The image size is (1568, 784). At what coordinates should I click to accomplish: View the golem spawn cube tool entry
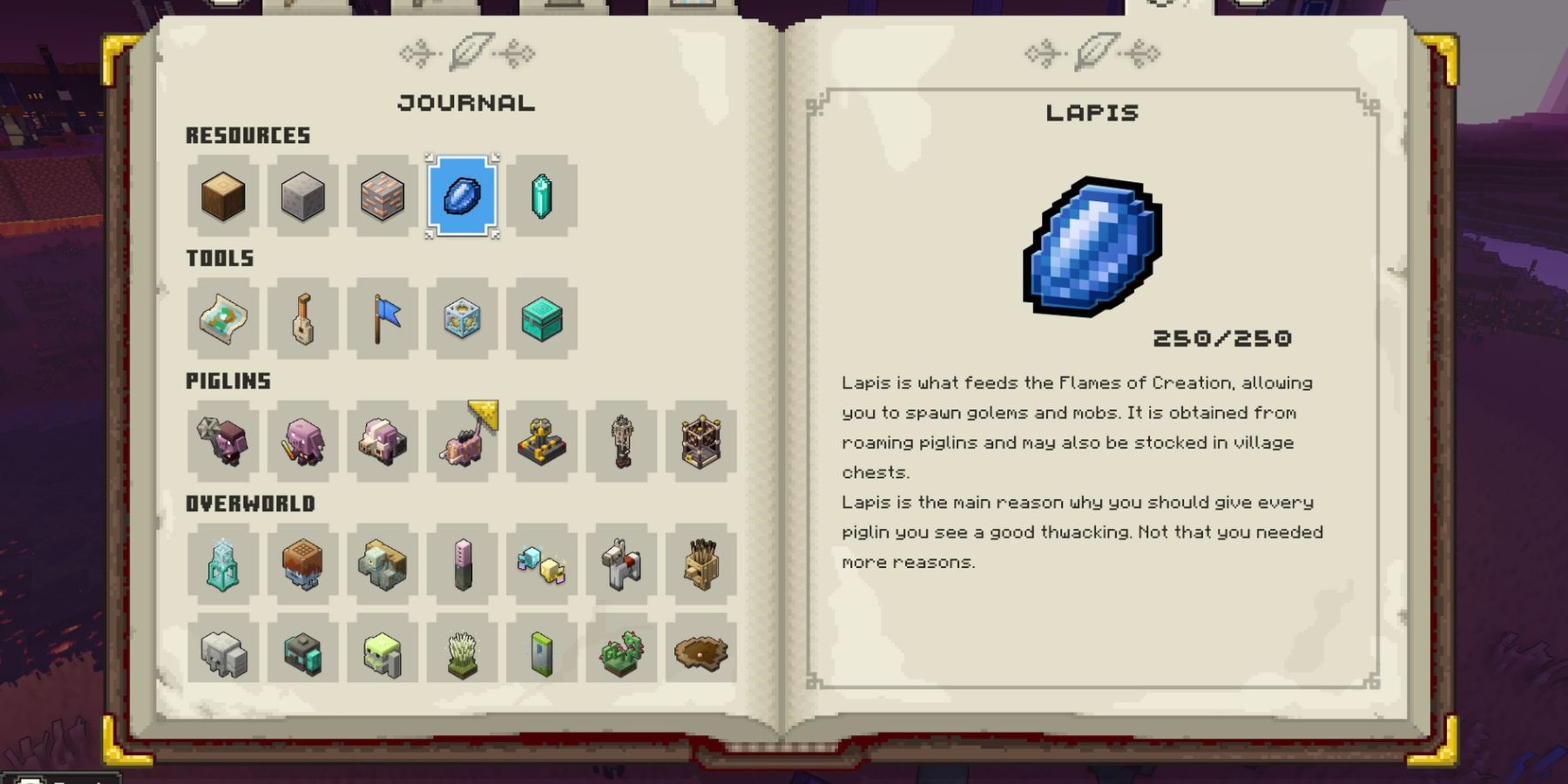click(x=463, y=320)
